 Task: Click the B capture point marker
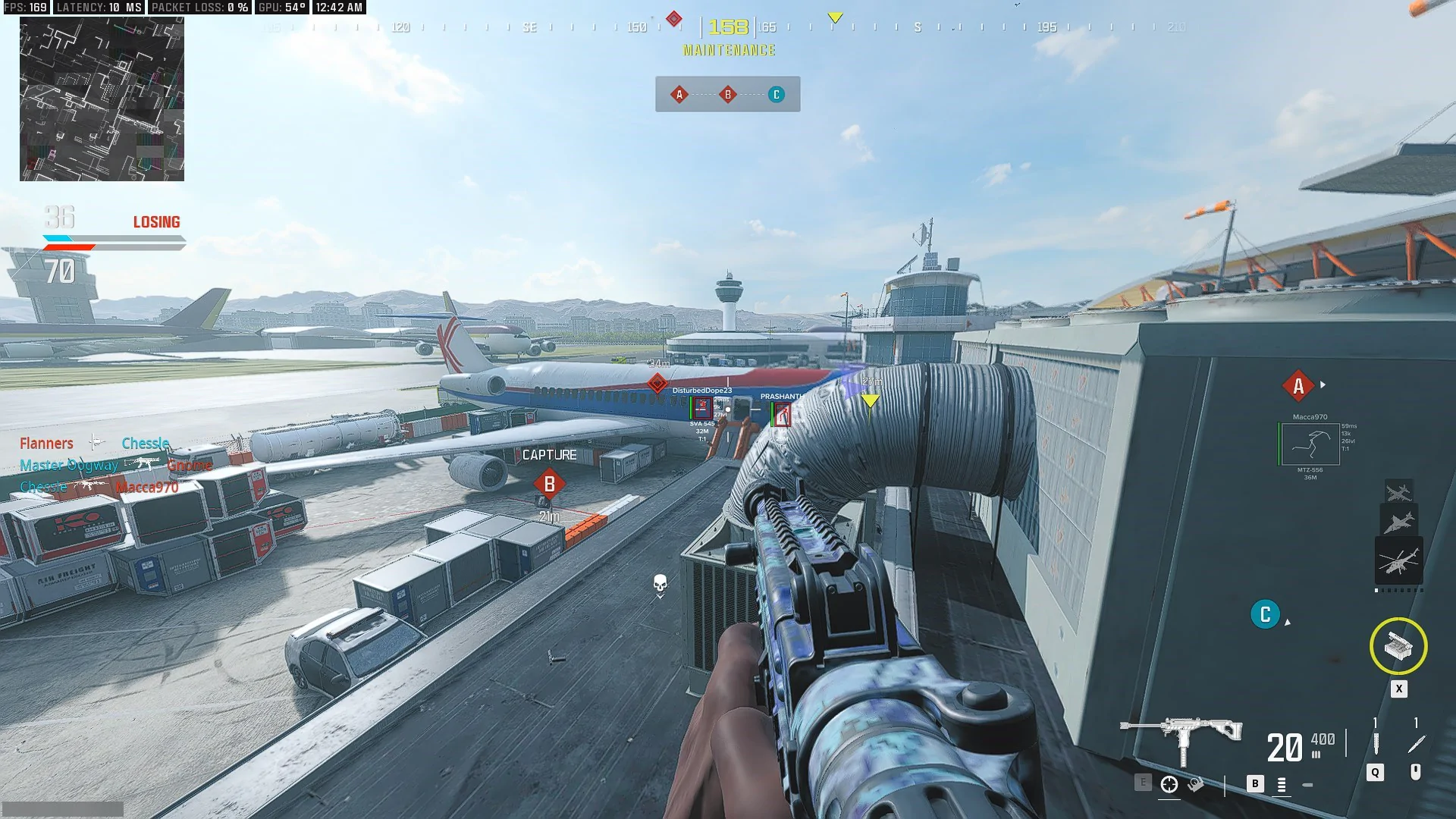tap(550, 484)
